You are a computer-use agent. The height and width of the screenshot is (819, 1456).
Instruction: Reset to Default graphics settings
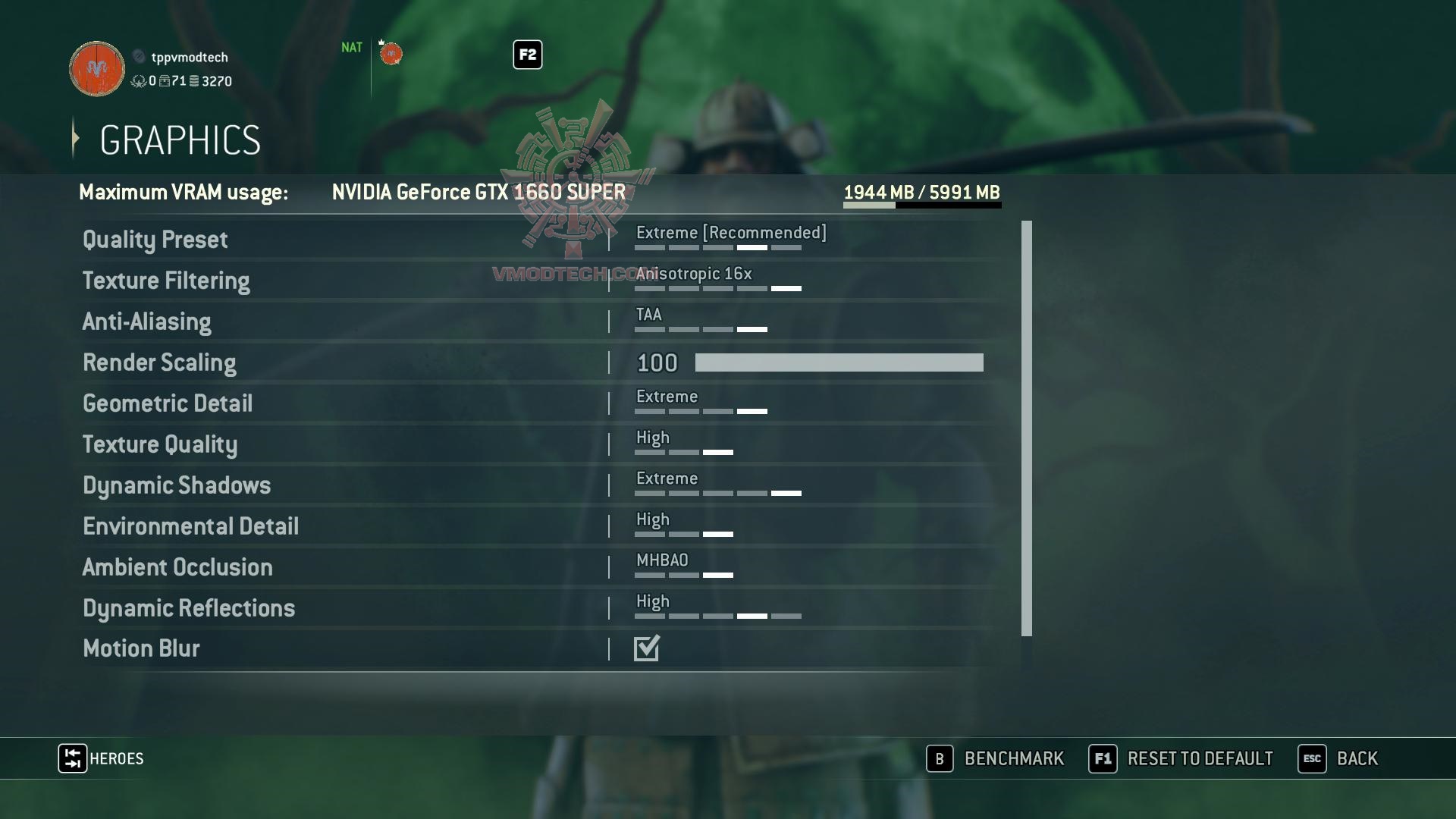(1181, 758)
